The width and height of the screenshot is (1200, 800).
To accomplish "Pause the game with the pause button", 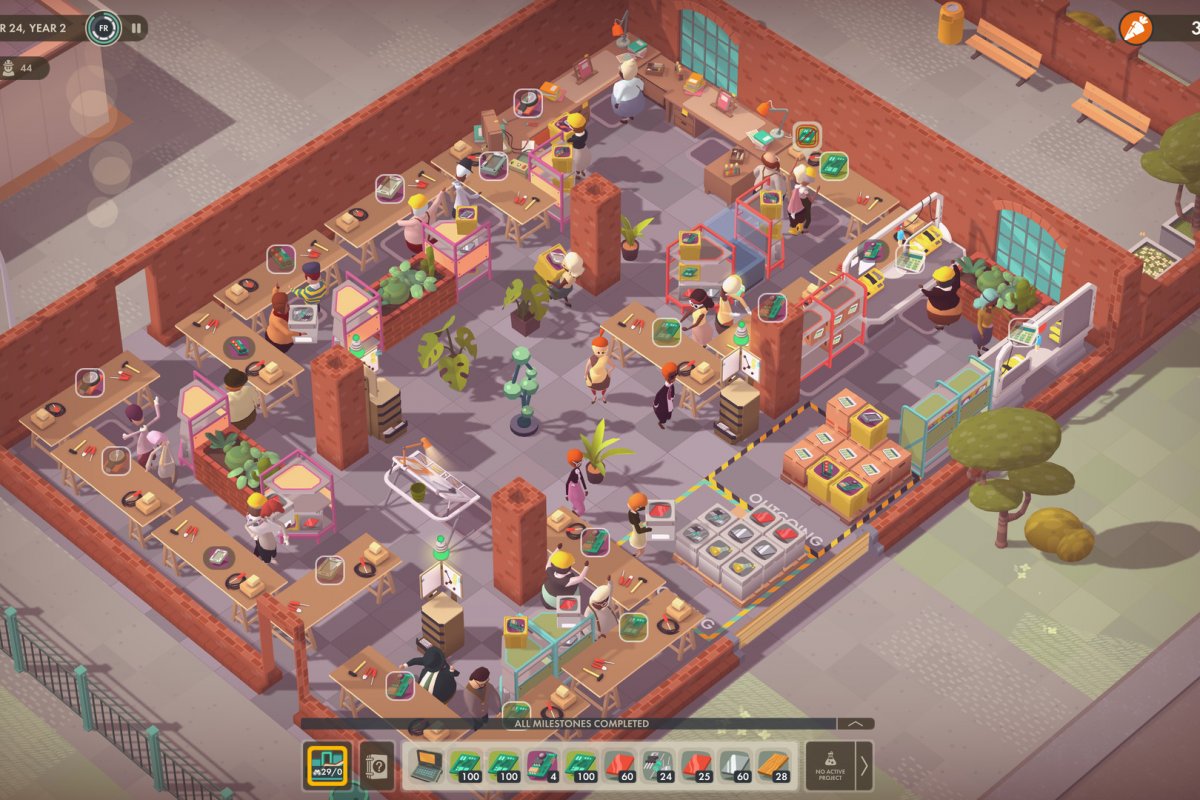I will (x=136, y=28).
